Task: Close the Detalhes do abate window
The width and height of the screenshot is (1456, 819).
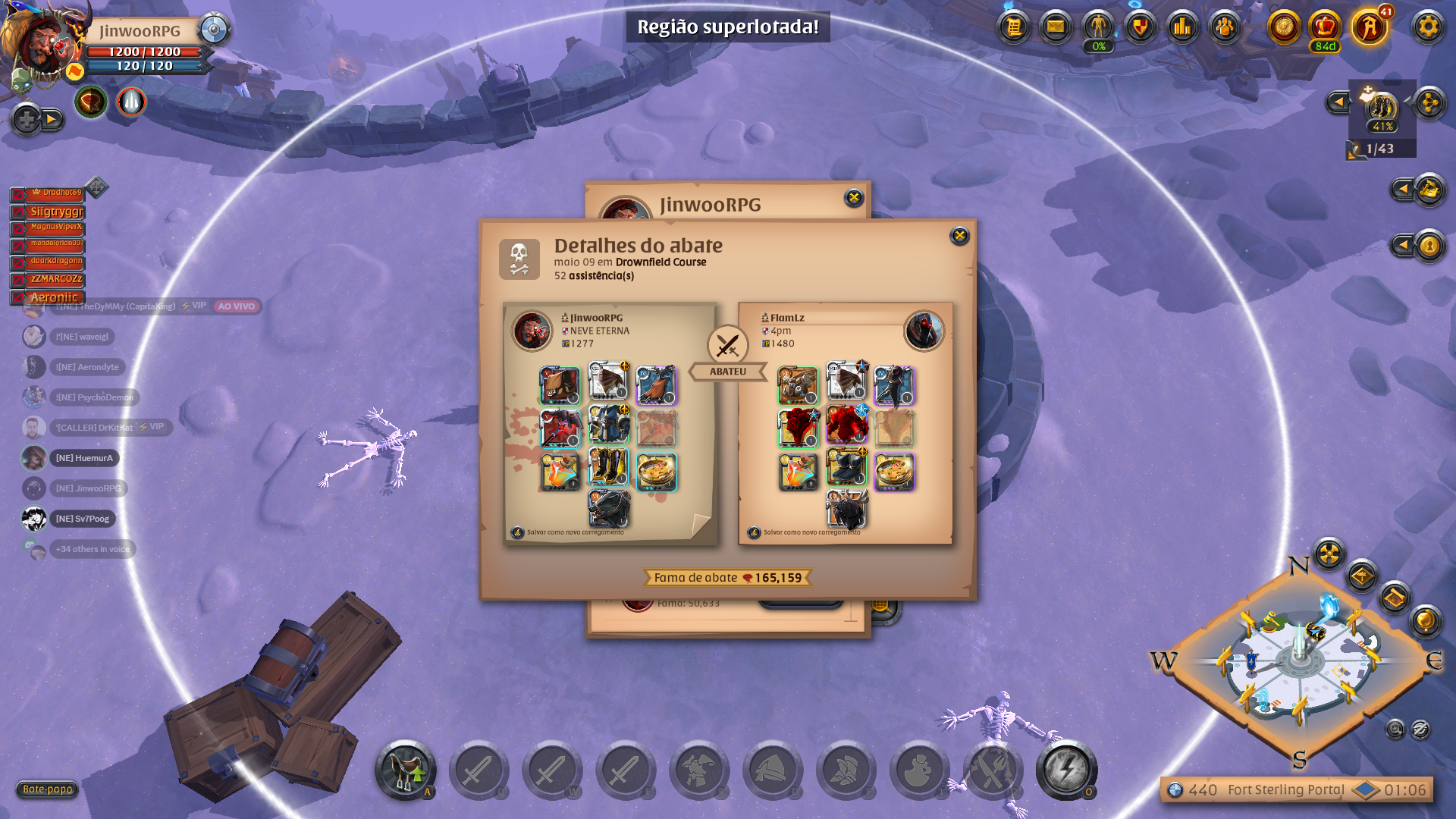Action: (x=959, y=236)
